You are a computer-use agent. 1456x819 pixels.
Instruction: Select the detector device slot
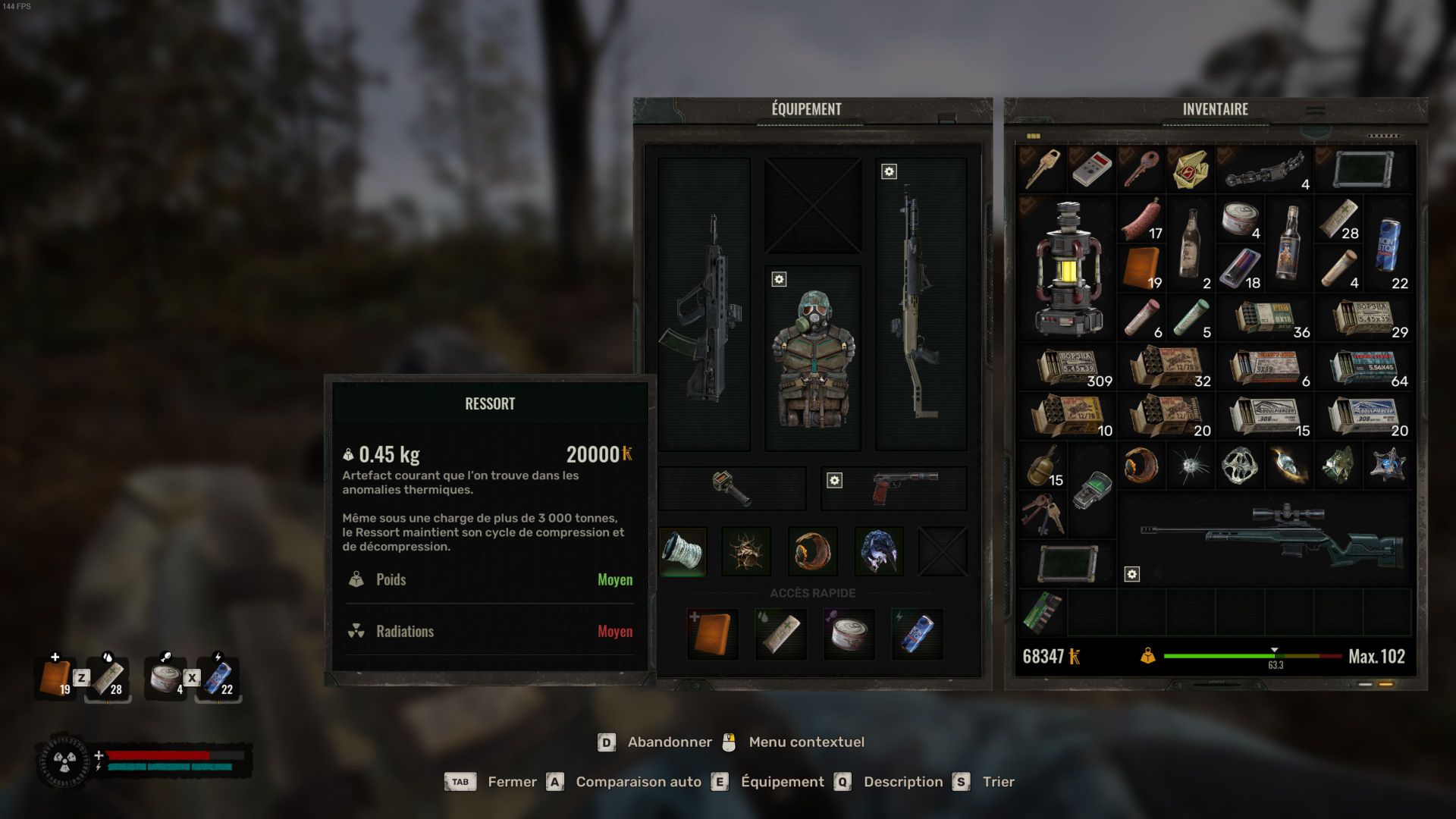(731, 488)
